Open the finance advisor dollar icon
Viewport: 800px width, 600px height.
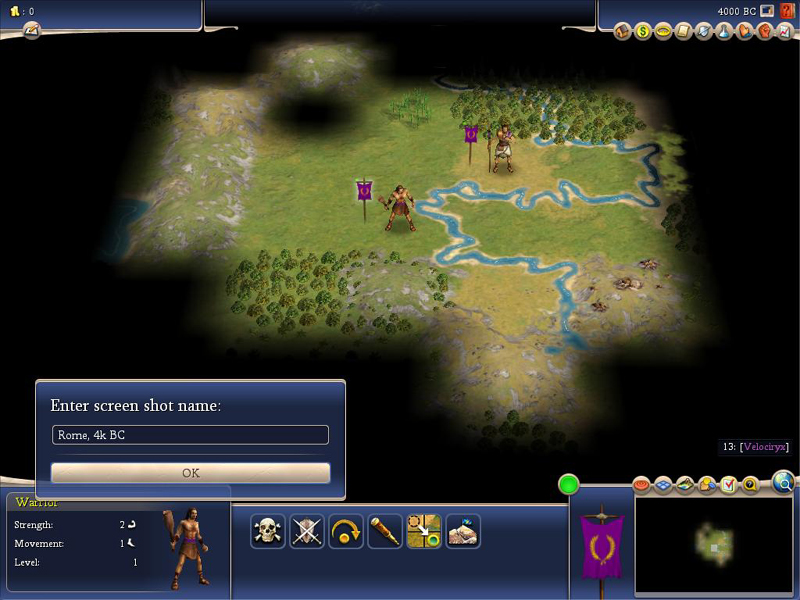tap(643, 32)
